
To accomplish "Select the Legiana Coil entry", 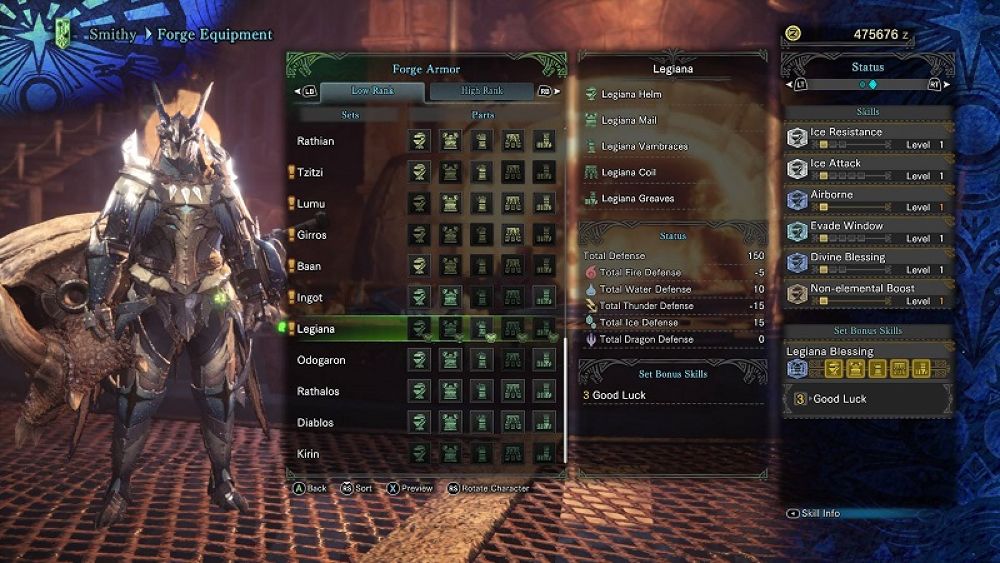I will pyautogui.click(x=629, y=172).
